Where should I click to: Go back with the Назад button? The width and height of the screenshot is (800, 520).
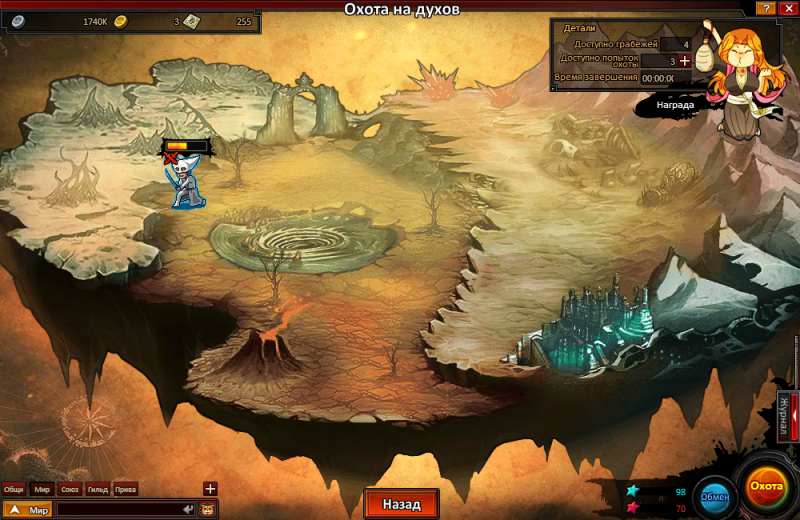[401, 504]
